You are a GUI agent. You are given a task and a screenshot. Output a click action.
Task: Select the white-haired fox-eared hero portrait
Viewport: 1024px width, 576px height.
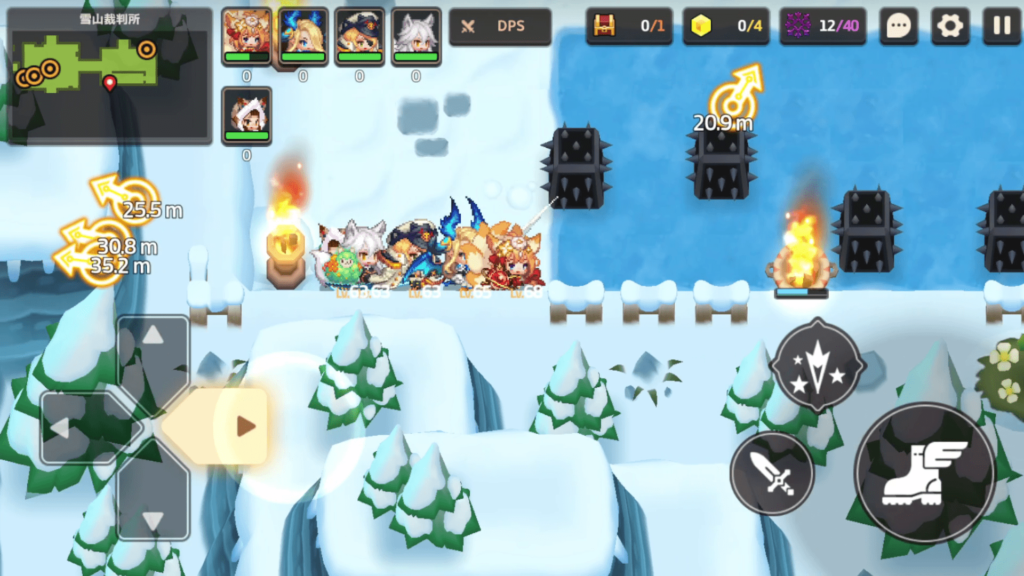pyautogui.click(x=416, y=36)
